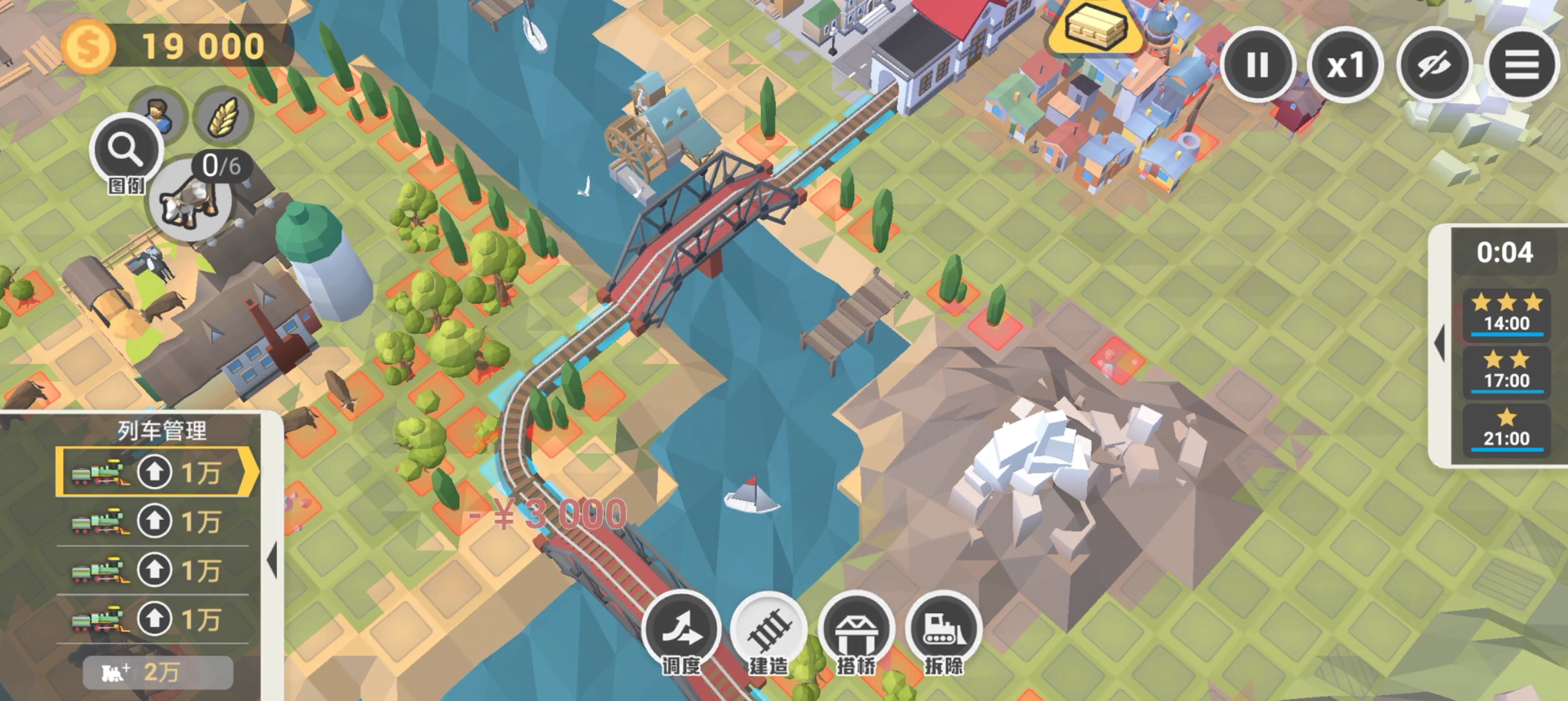1568x701 pixels.
Task: Open the hamburger menu
Action: [1521, 65]
